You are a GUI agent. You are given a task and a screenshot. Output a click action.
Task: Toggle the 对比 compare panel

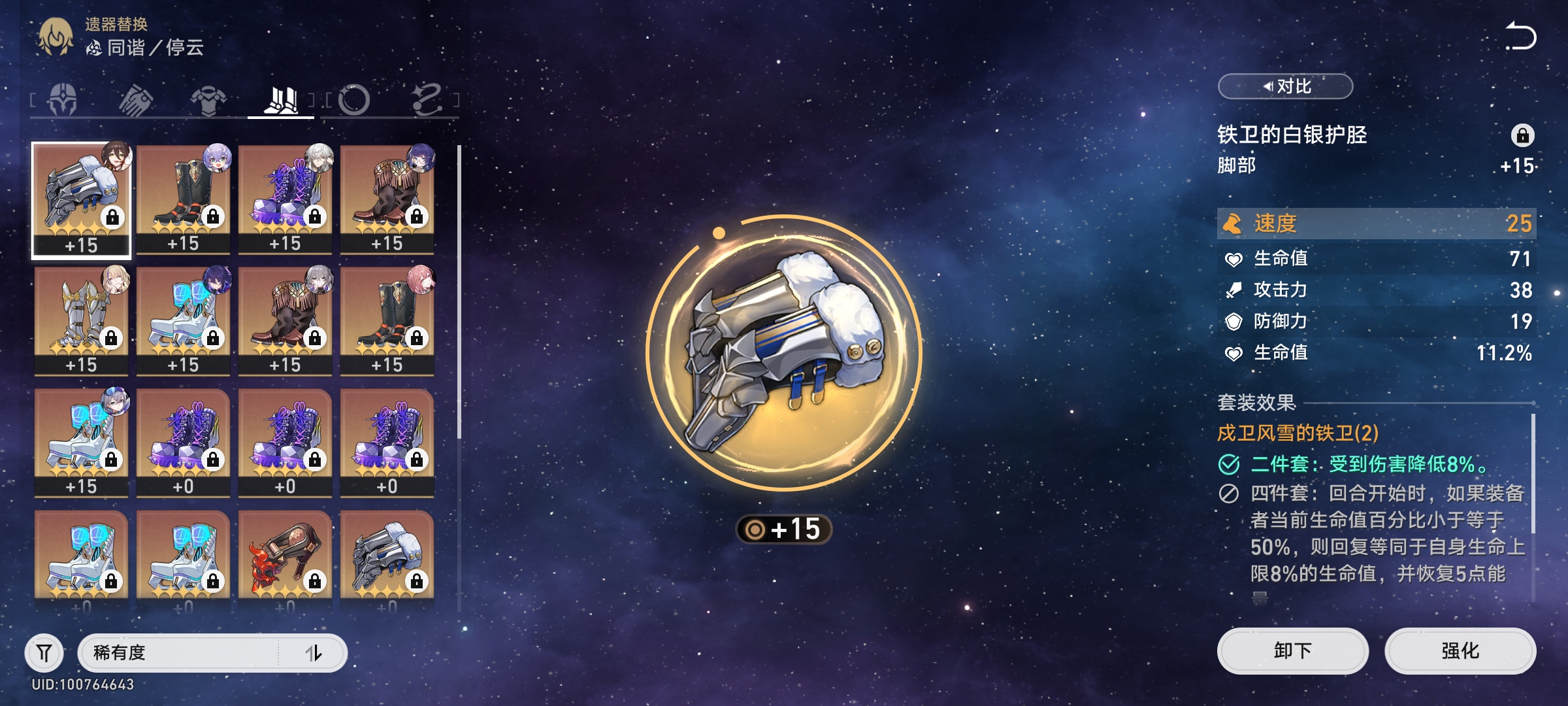point(1285,86)
